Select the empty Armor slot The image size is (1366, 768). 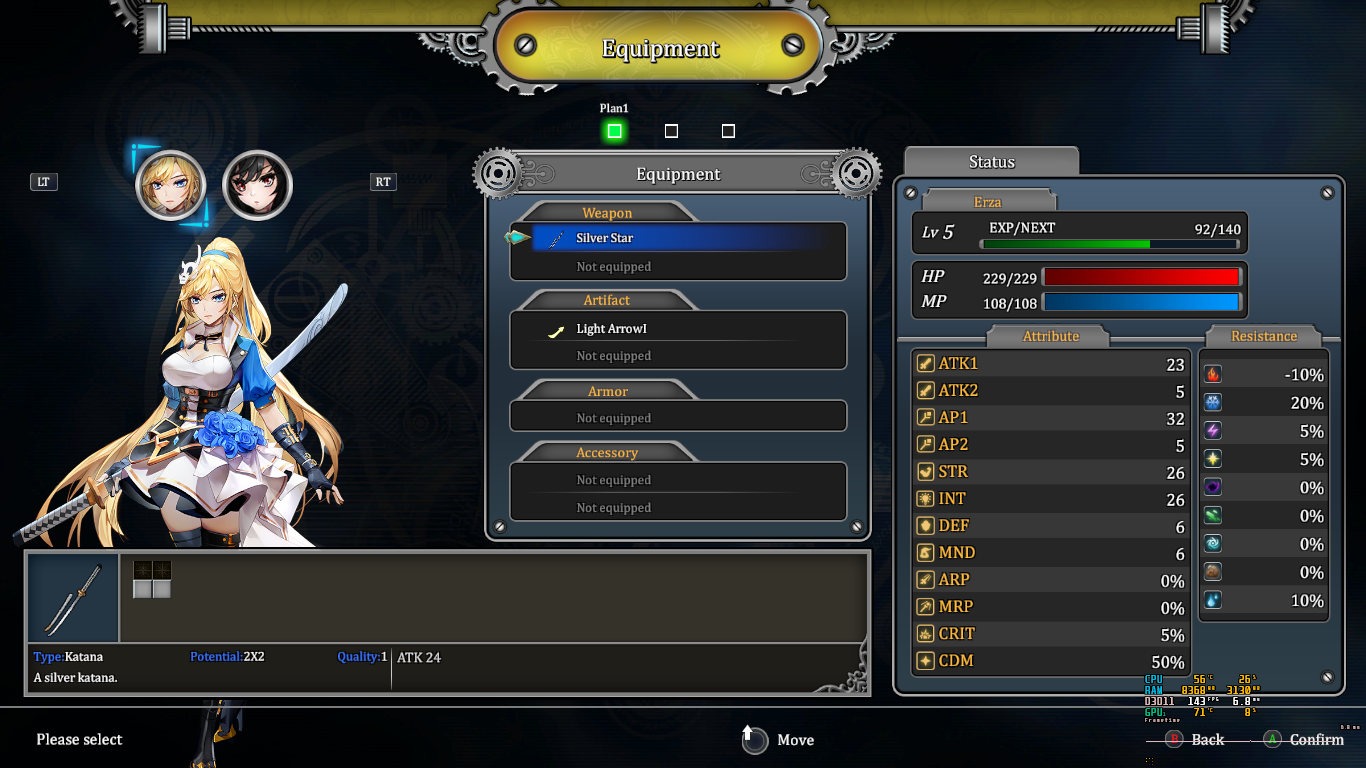678,418
